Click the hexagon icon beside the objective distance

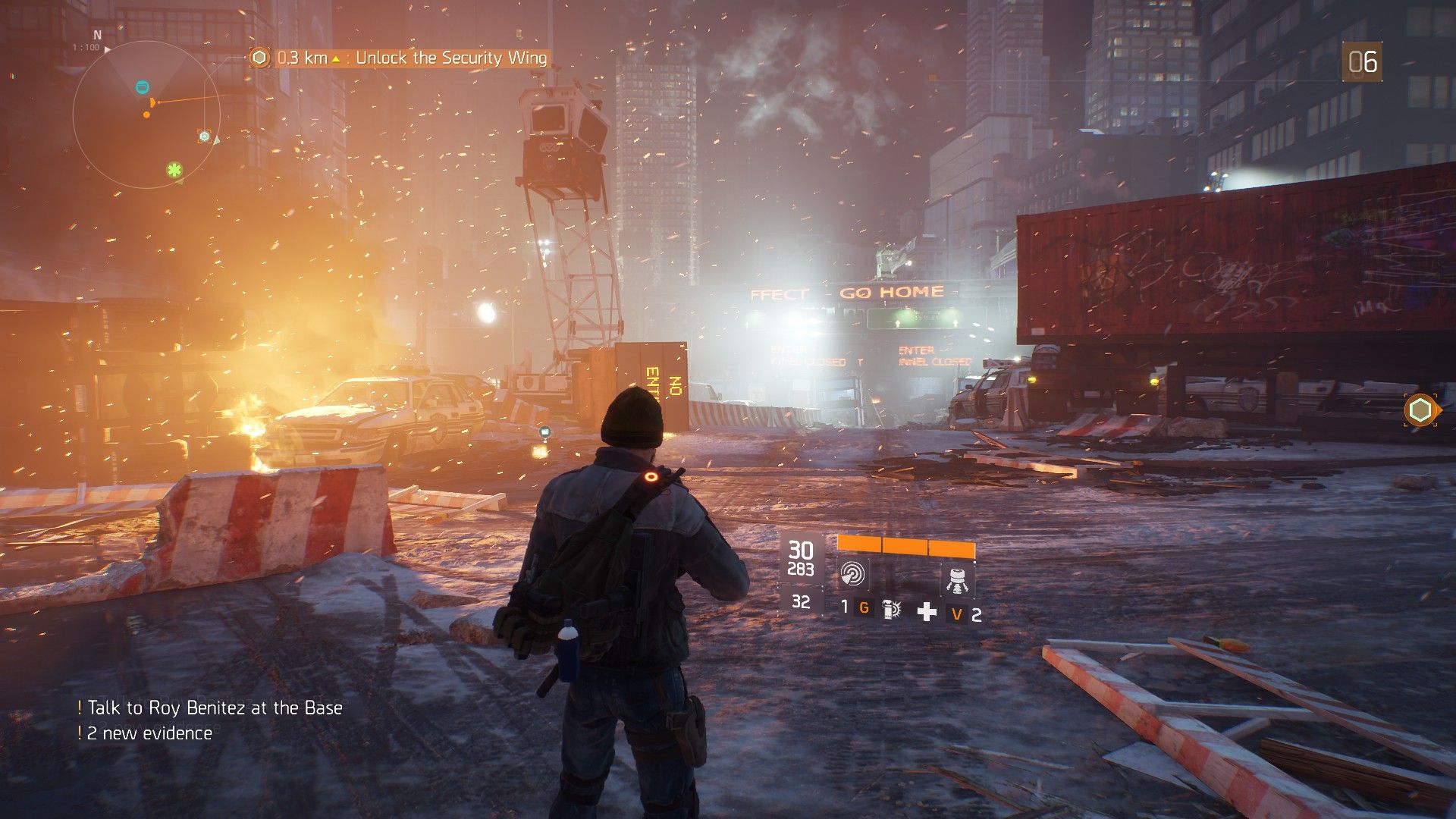[x=260, y=58]
